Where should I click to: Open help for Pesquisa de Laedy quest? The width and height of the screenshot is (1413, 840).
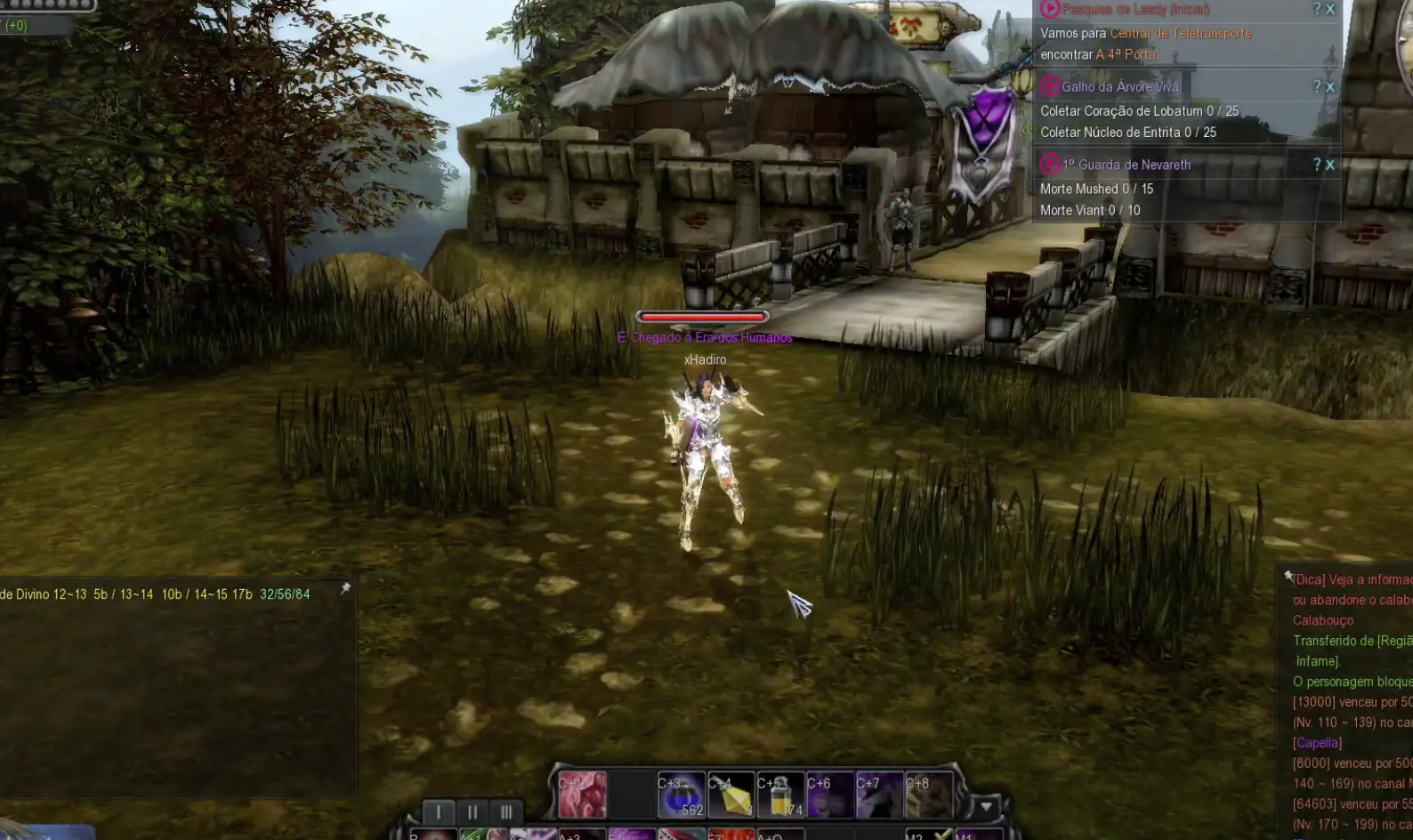(x=1318, y=9)
